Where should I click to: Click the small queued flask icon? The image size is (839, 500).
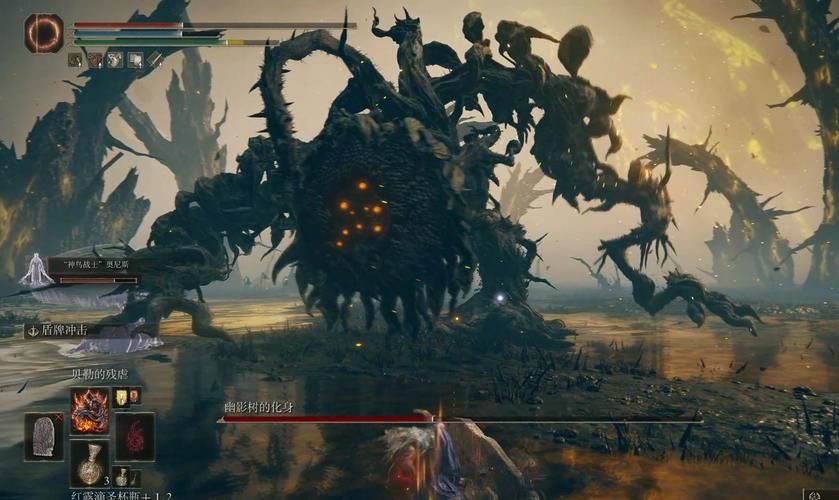tap(121, 476)
